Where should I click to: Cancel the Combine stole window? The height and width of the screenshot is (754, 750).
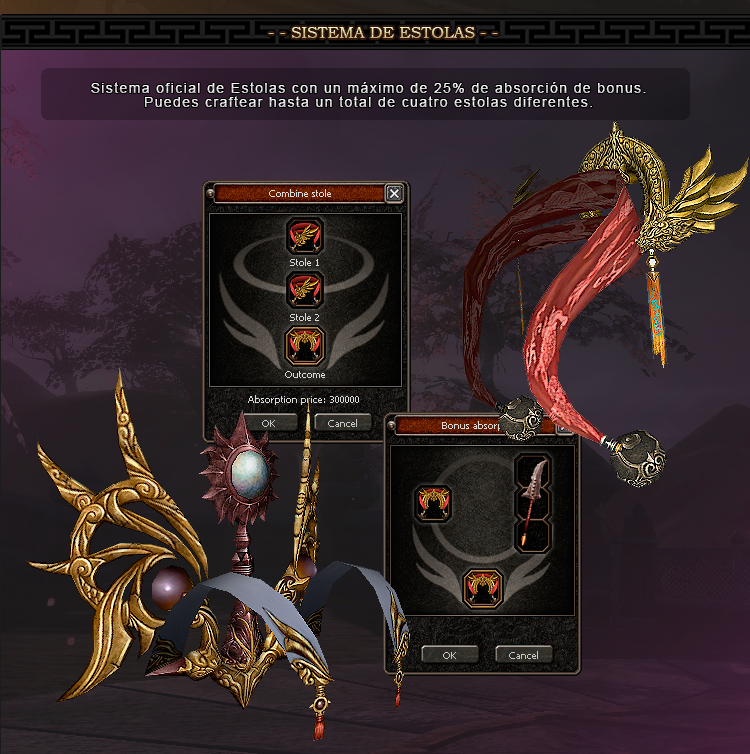point(342,423)
